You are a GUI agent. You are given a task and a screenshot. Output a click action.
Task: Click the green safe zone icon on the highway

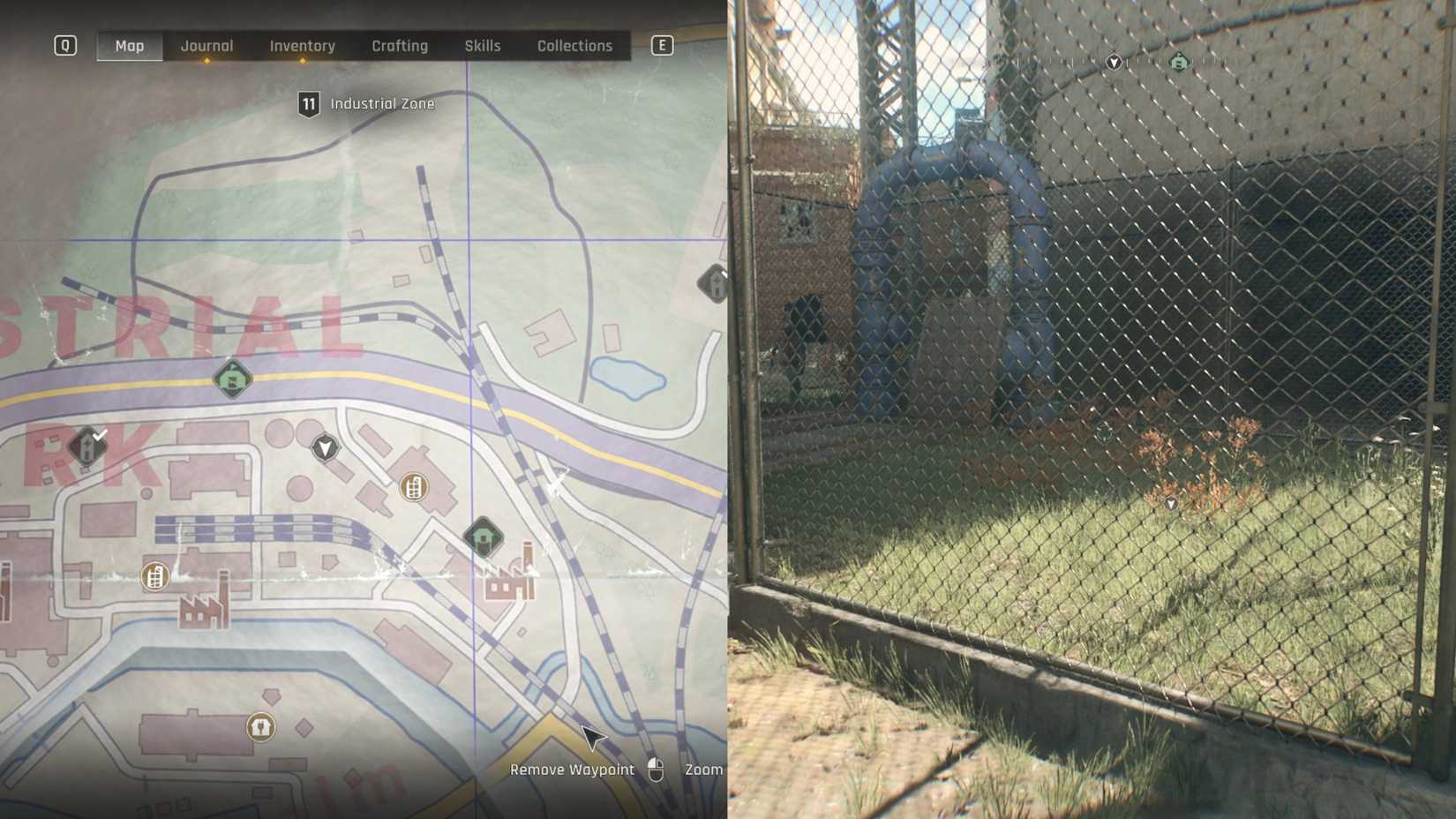(233, 378)
